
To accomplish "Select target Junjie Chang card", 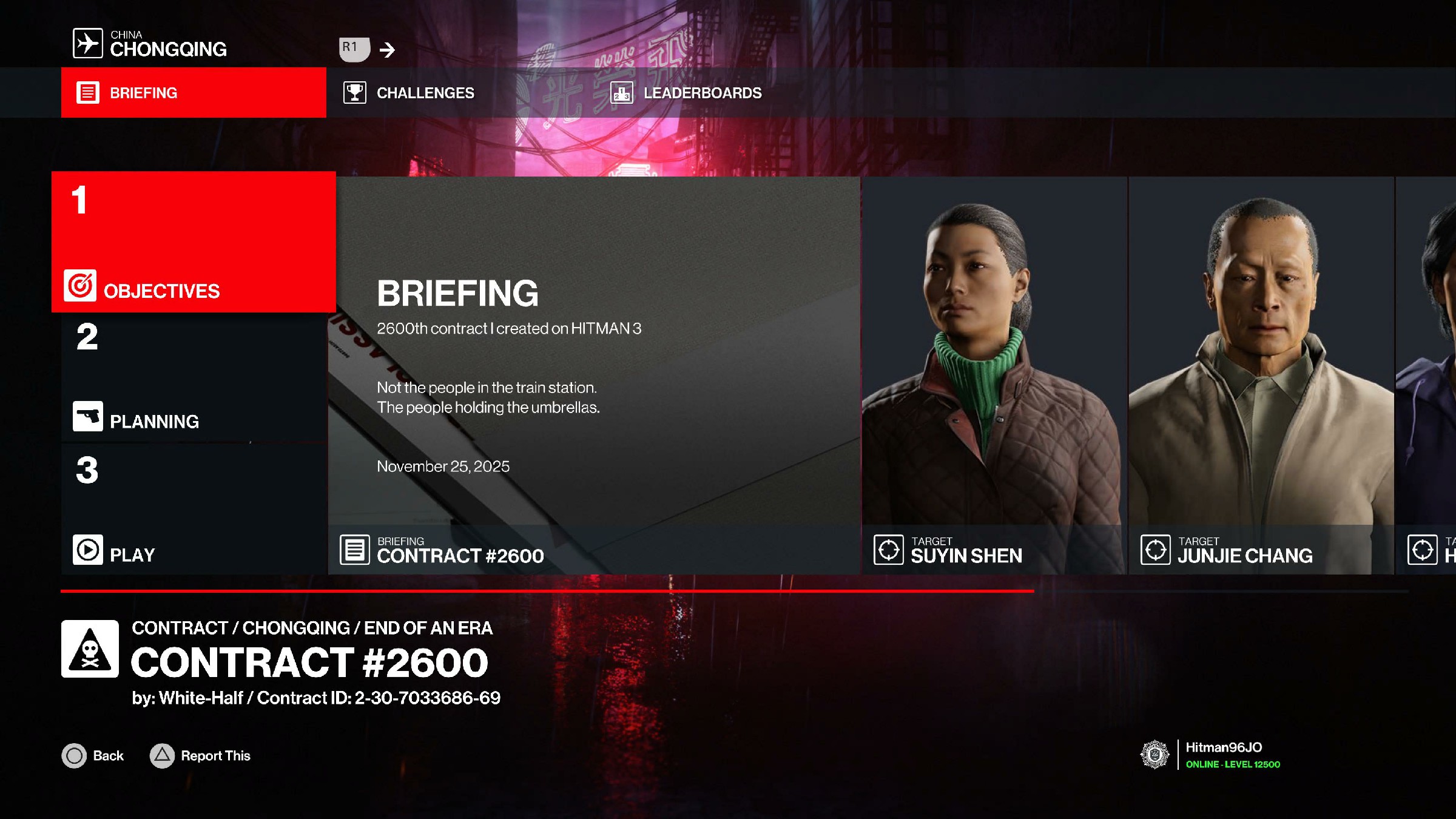I will (x=1261, y=375).
